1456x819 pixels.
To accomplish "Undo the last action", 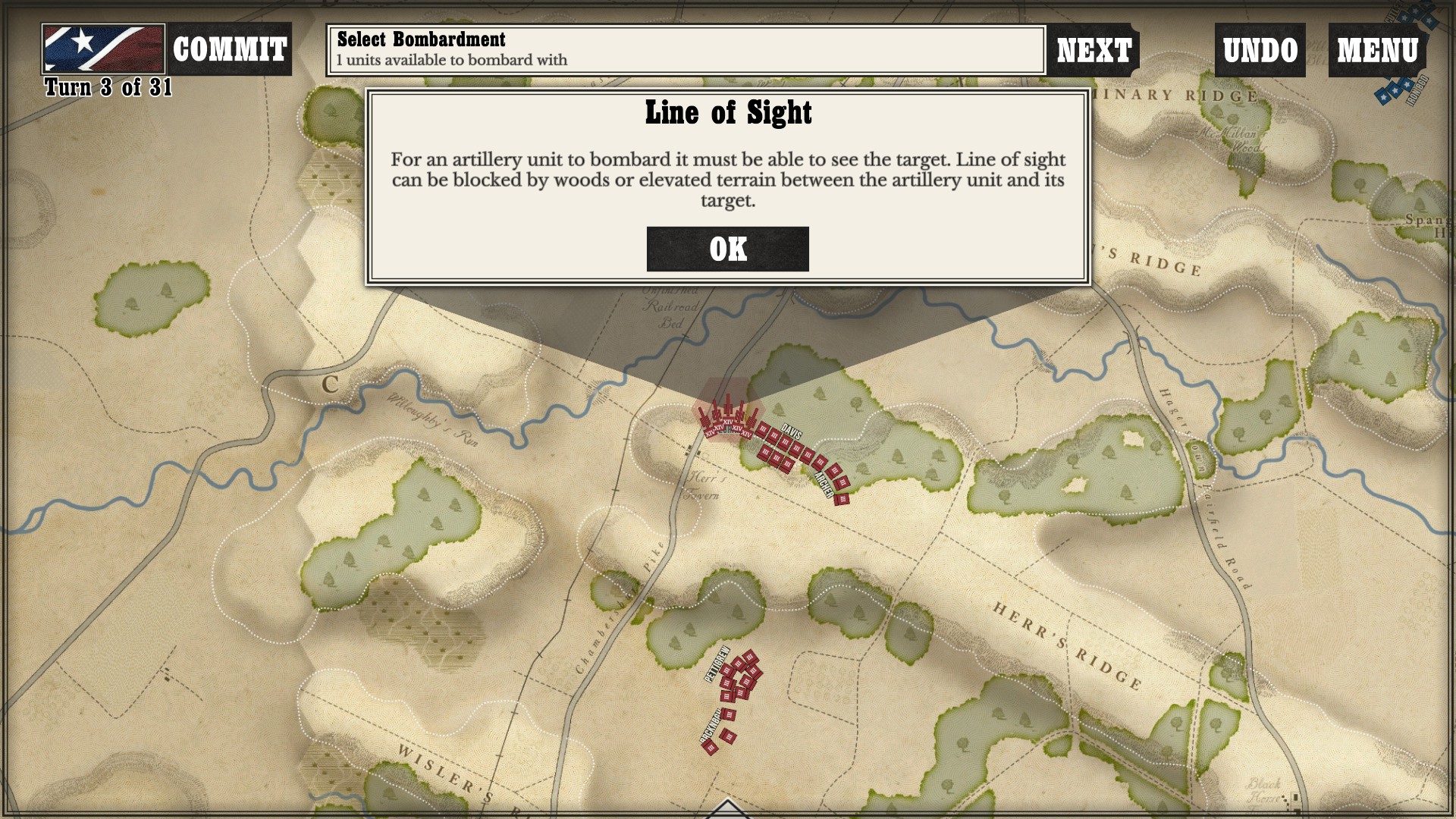I will pos(1260,50).
